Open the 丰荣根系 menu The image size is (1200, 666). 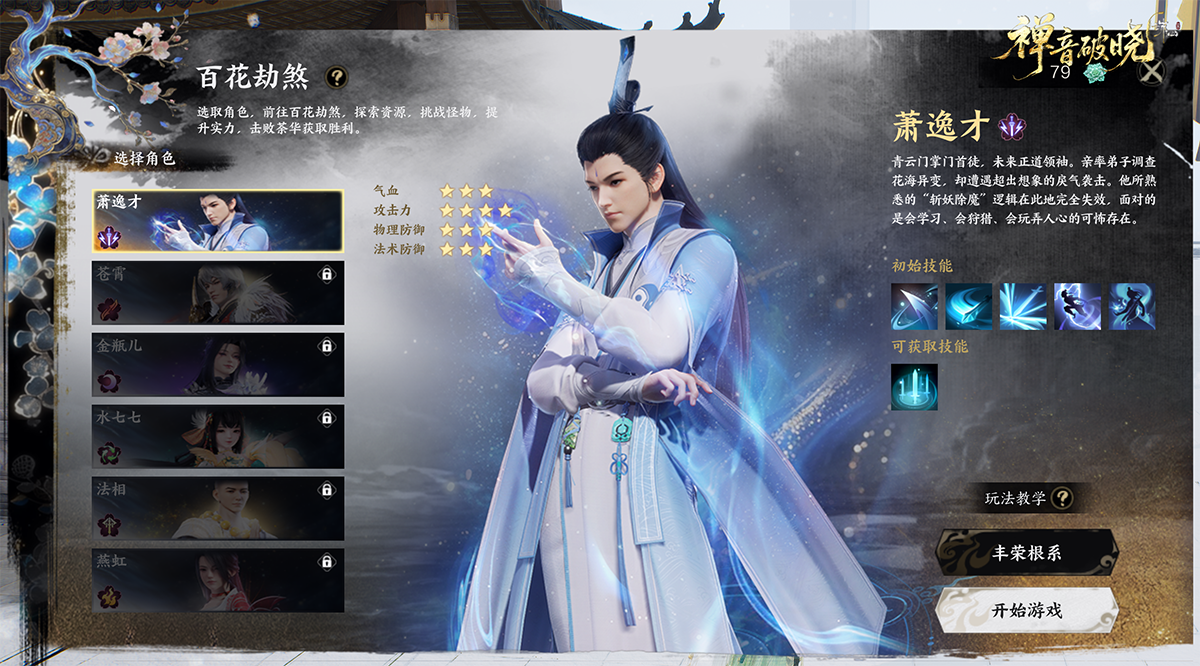pos(1026,552)
